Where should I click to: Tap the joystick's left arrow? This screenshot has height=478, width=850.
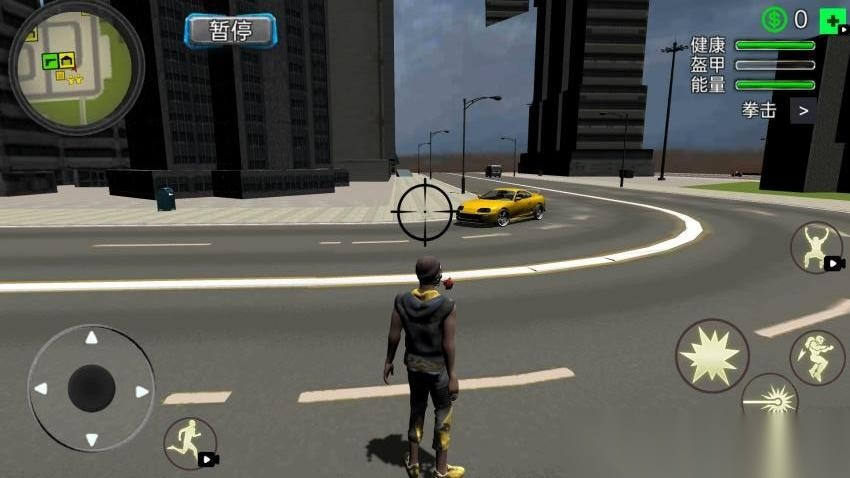[x=41, y=388]
